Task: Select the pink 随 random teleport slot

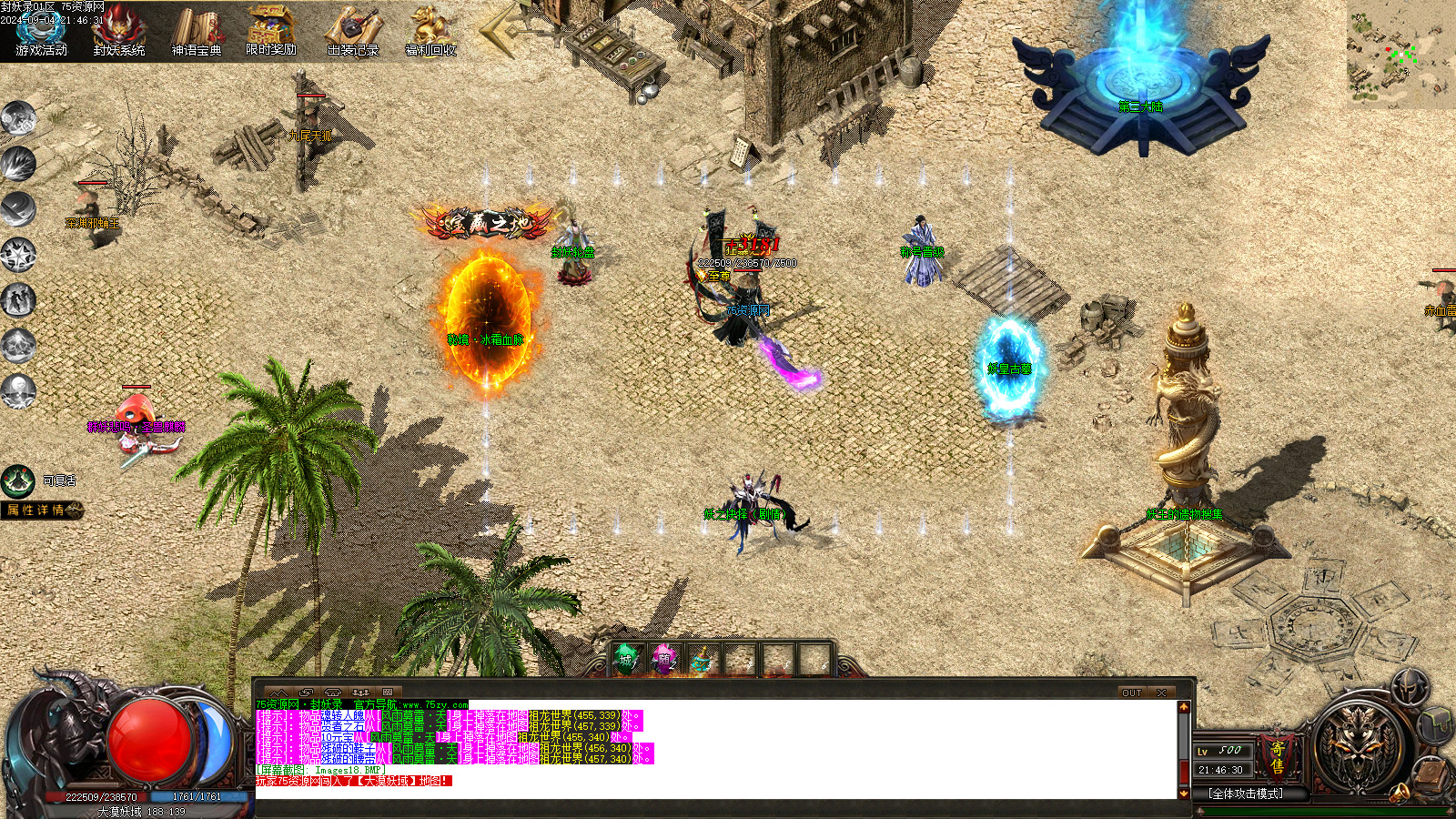Action: pyautogui.click(x=663, y=660)
